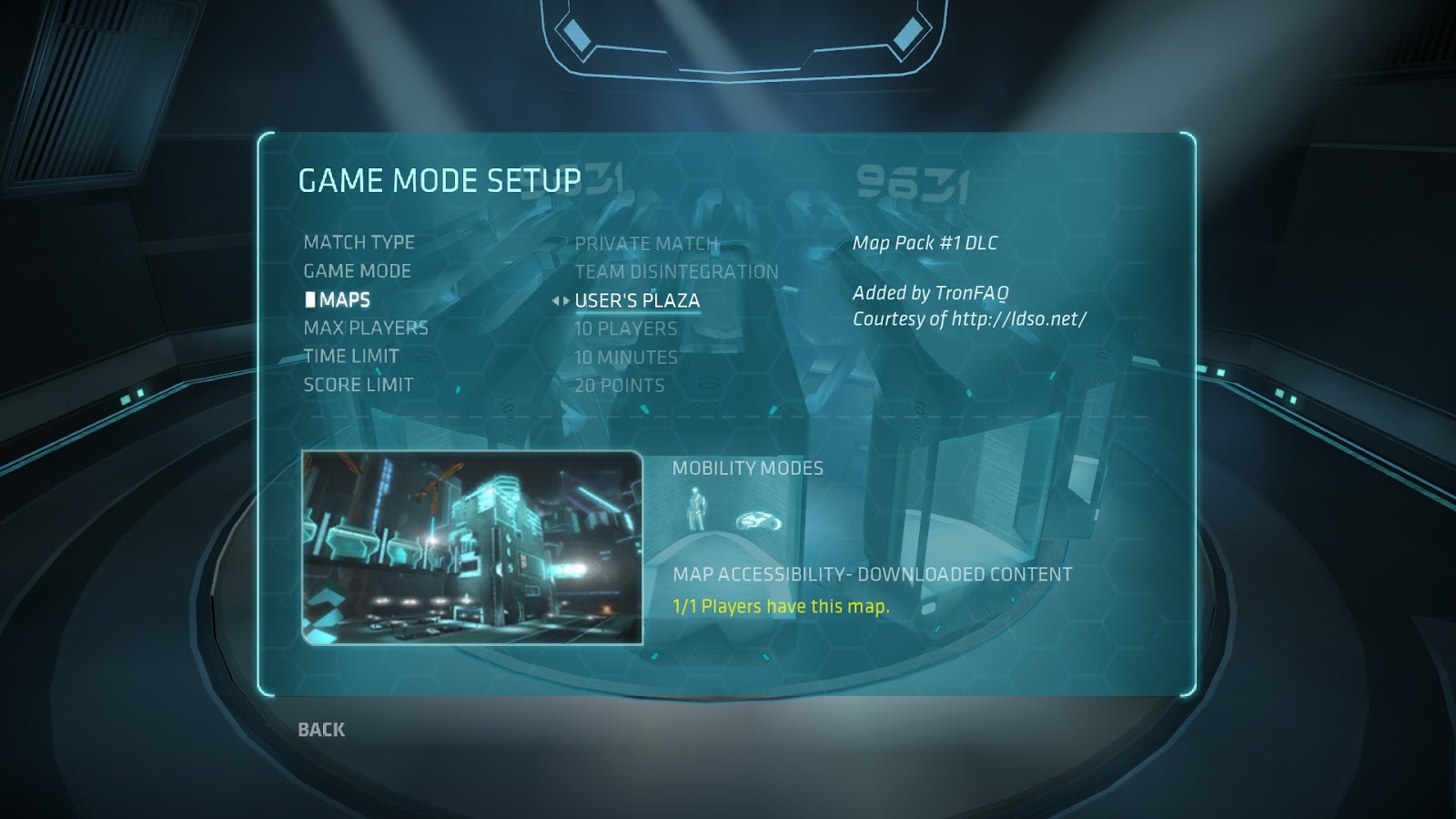This screenshot has width=1456, height=819.
Task: Click the right arrow beside USER'S PLAZA
Action: pos(566,298)
